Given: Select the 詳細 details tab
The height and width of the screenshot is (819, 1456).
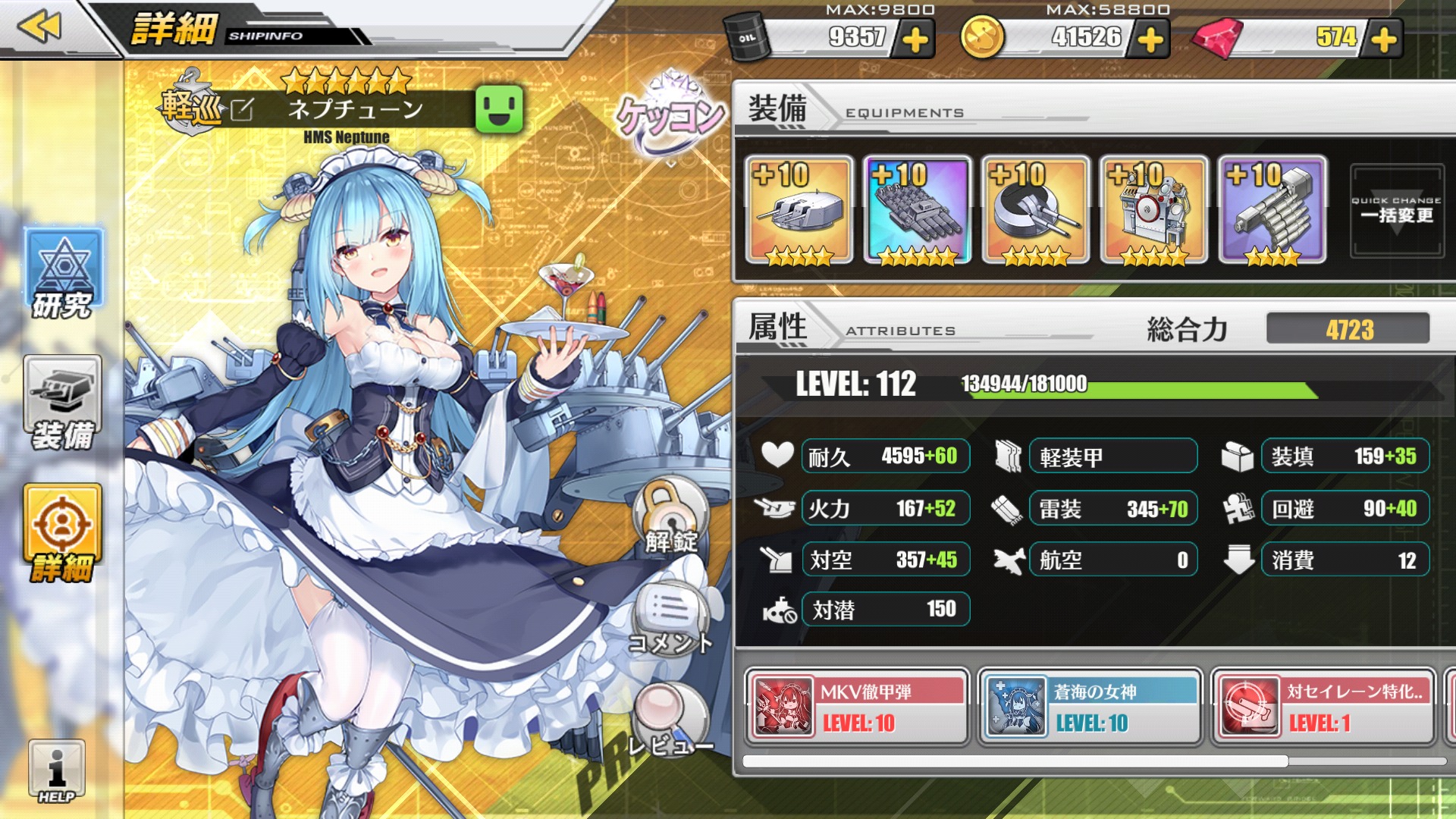Looking at the screenshot, I should coord(63,533).
